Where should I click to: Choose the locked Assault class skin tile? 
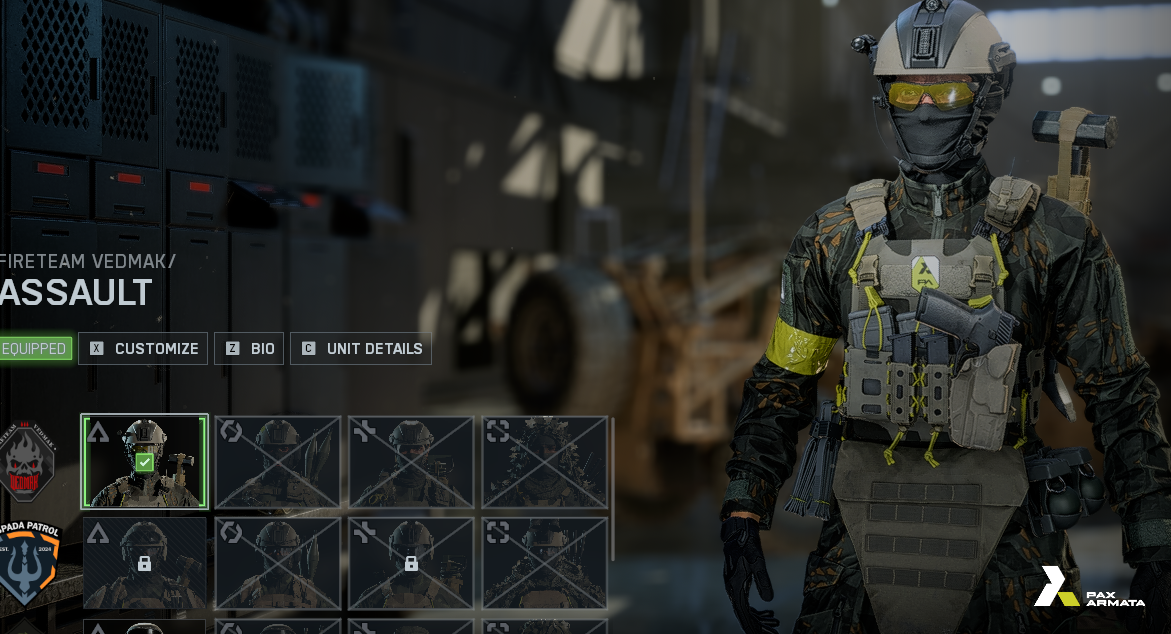point(145,563)
